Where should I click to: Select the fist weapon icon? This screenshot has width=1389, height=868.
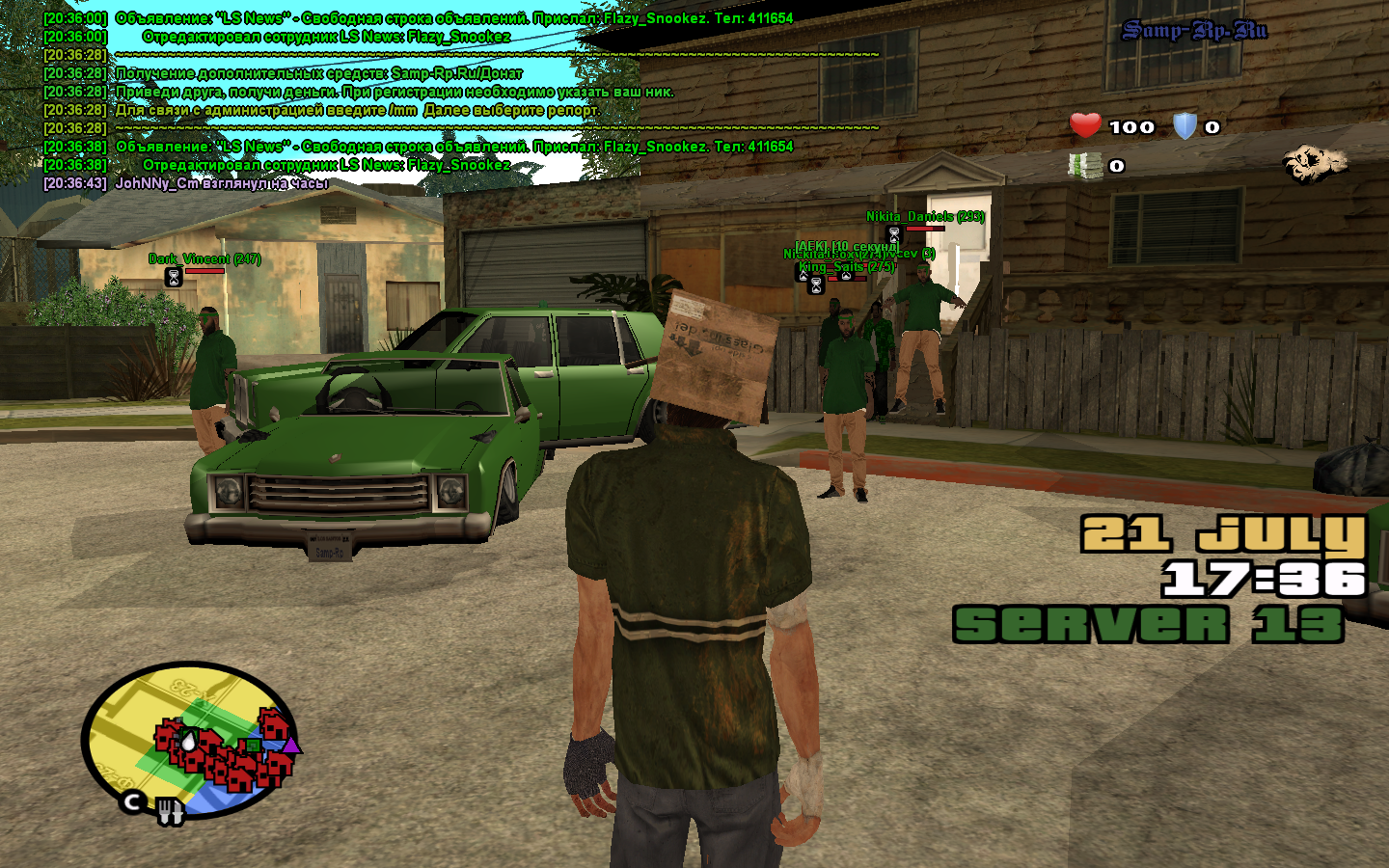click(1314, 164)
